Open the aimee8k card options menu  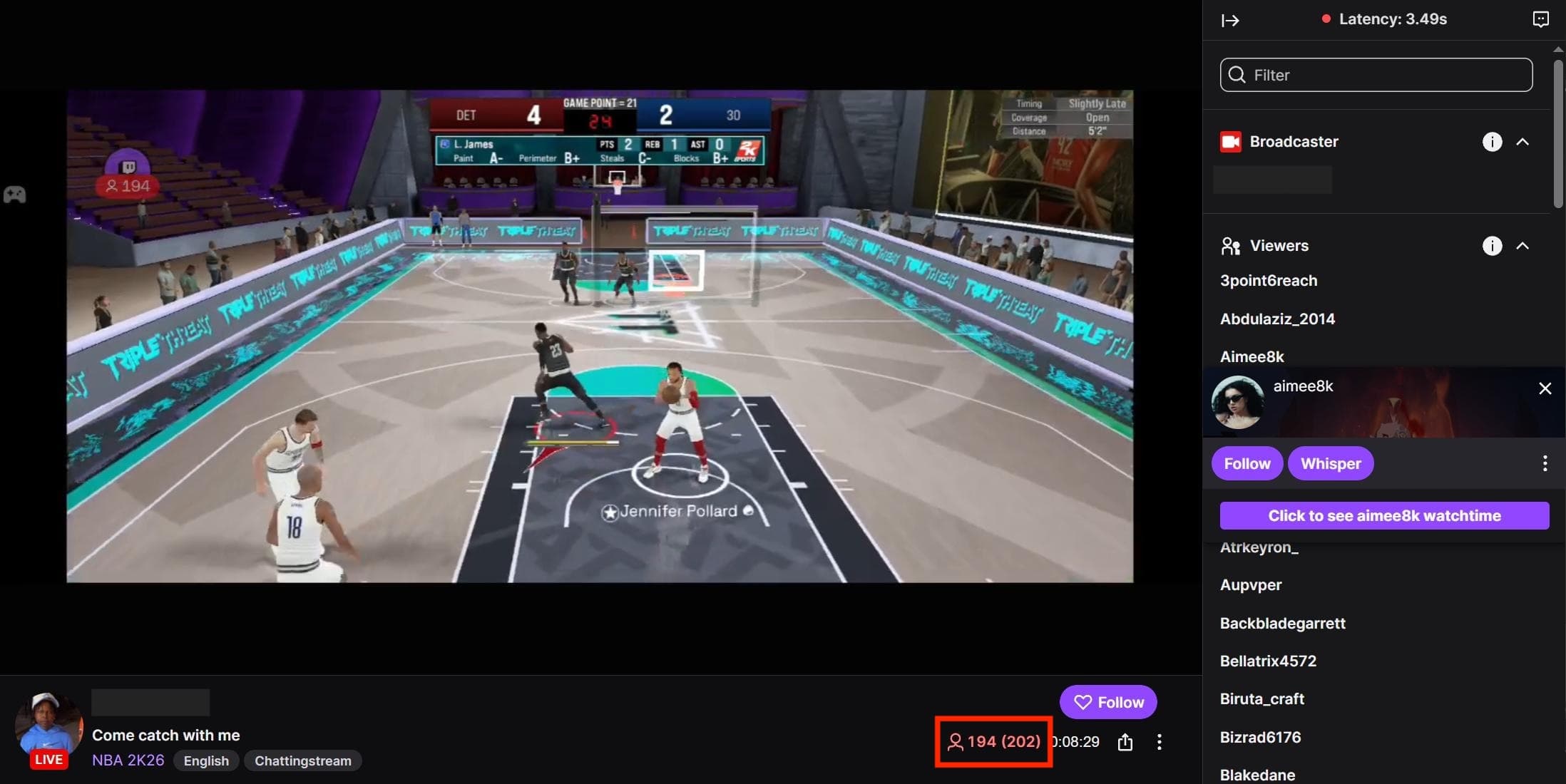click(x=1545, y=463)
